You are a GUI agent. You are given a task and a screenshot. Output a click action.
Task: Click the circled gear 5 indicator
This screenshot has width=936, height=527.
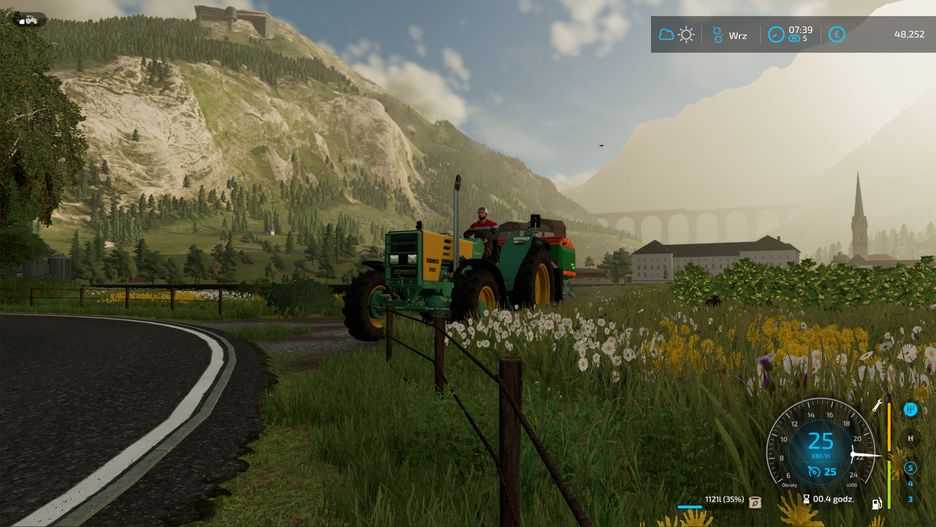click(x=910, y=468)
